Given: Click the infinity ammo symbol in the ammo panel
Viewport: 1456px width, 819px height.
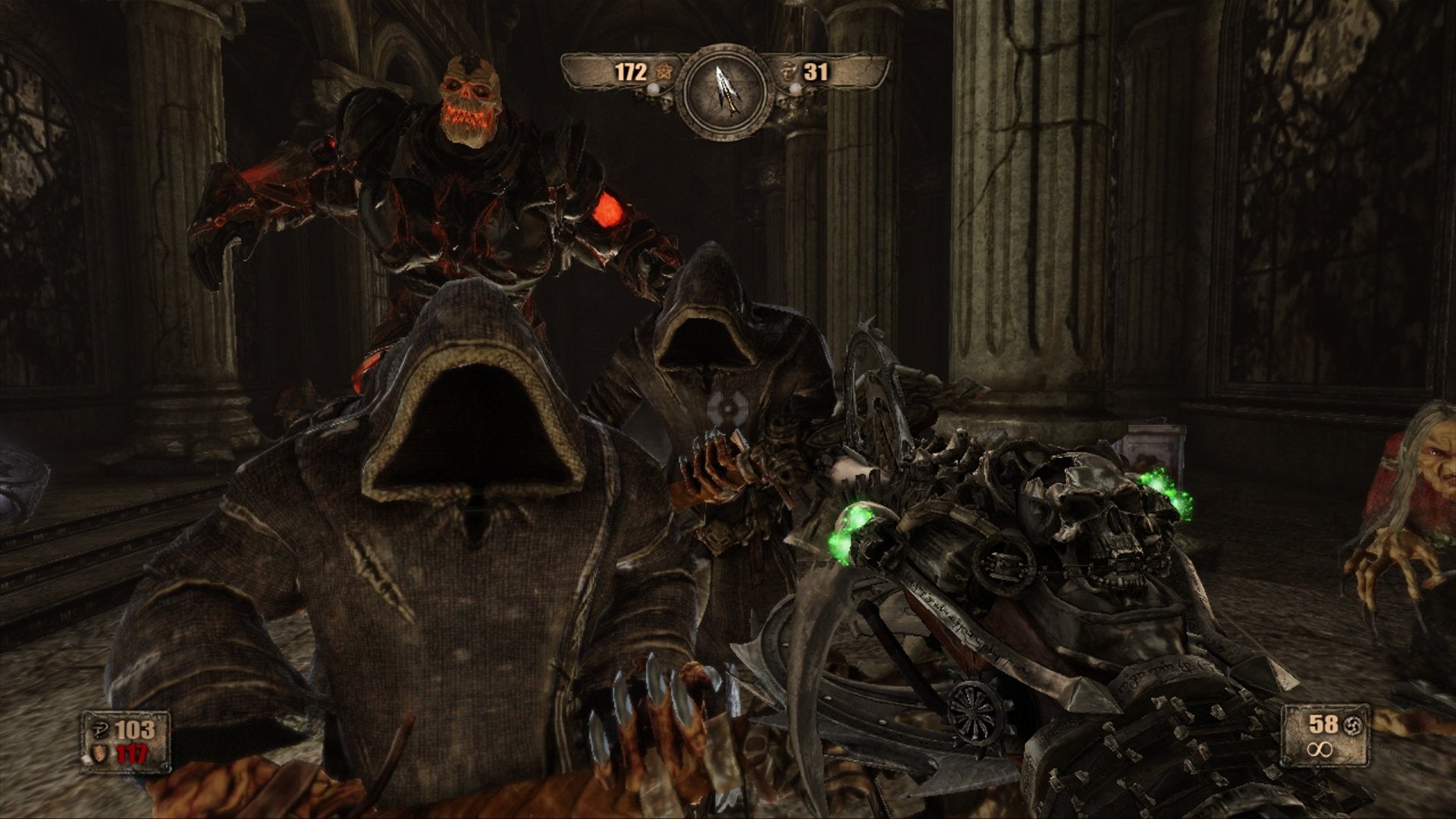Looking at the screenshot, I should [x=1319, y=749].
